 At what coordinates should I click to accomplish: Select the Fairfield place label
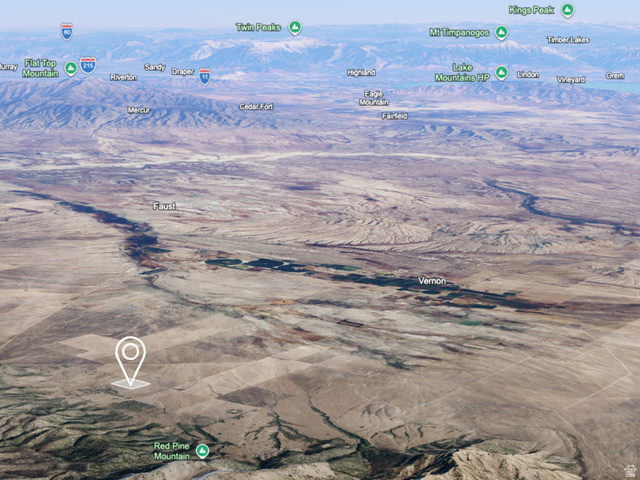pyautogui.click(x=395, y=116)
